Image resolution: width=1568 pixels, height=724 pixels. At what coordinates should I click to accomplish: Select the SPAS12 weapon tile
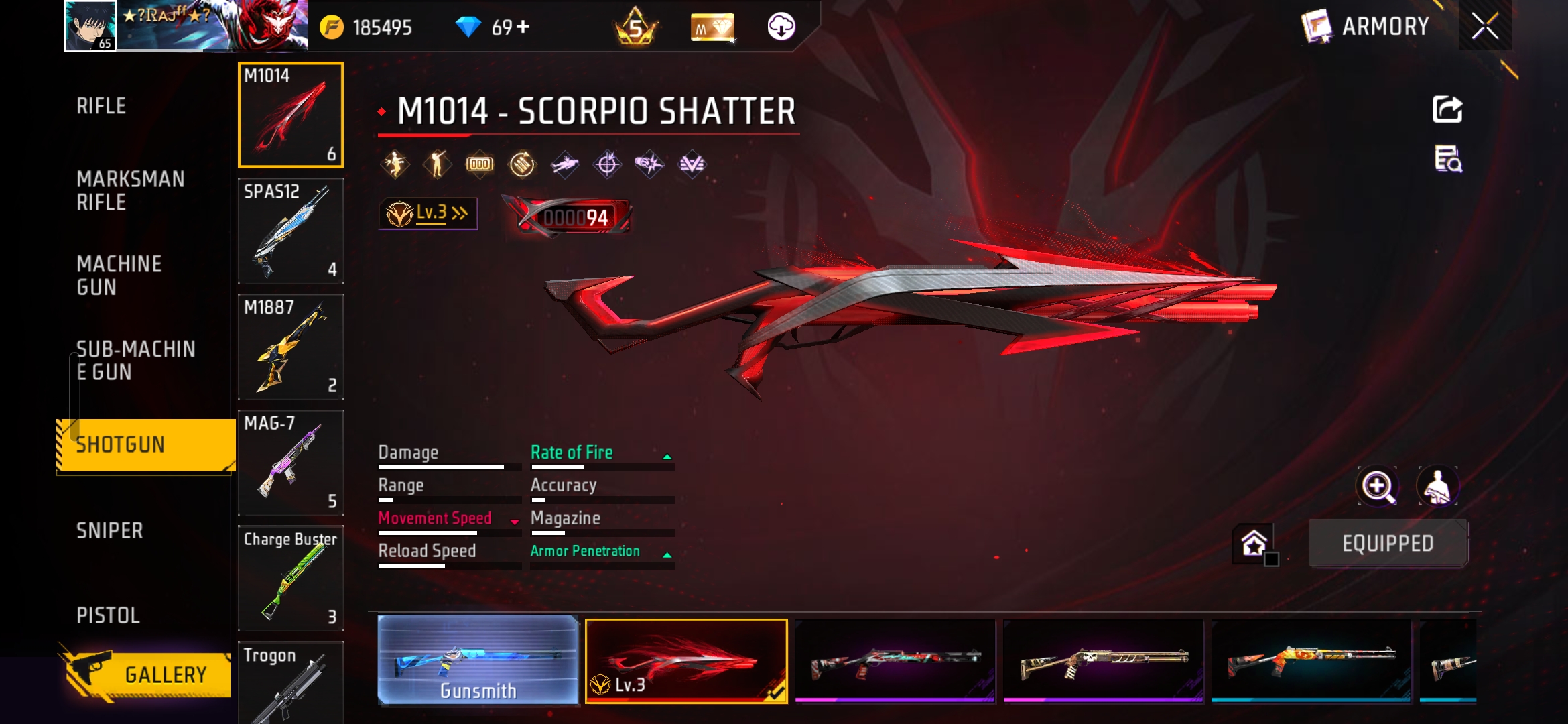click(291, 231)
